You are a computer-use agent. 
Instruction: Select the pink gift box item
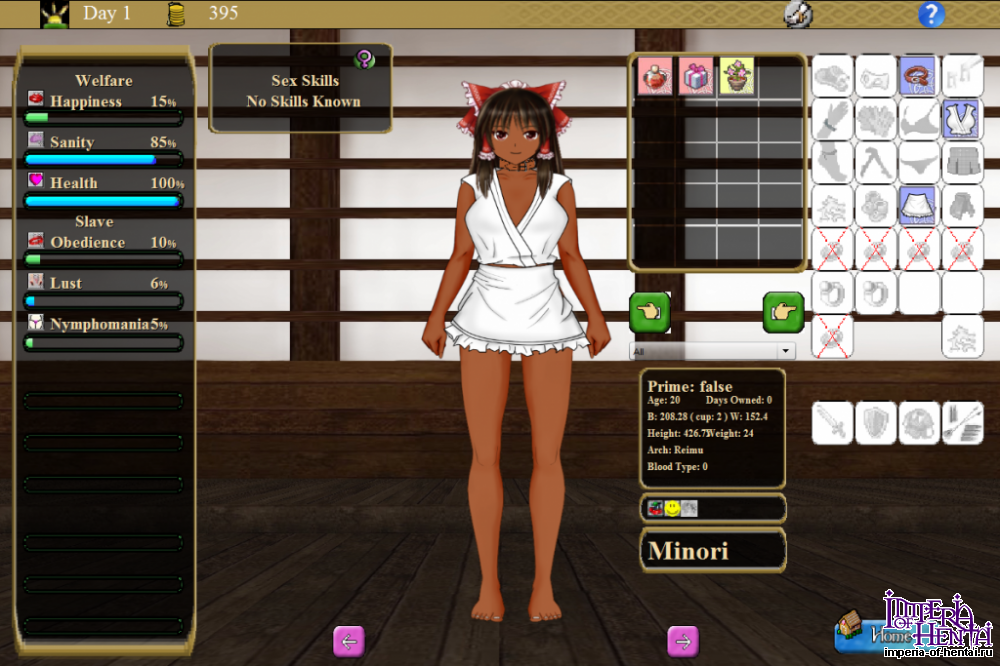point(696,76)
